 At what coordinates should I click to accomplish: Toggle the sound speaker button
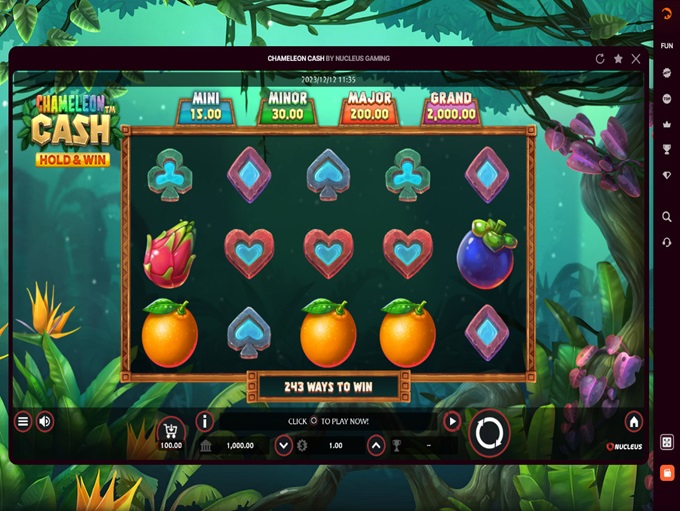pos(45,422)
